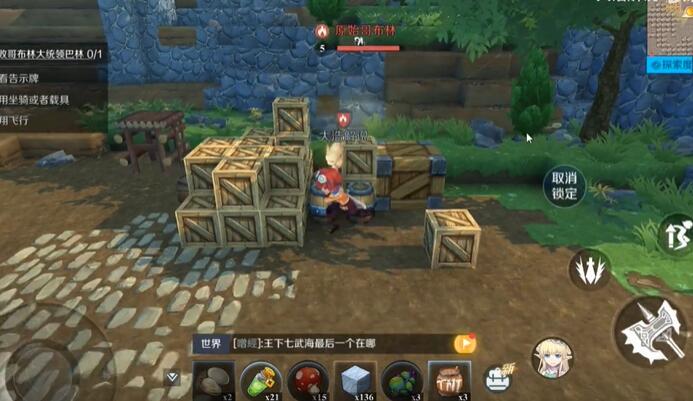Viewport: 693px width, 401px height.
Task: Select the TNT barrel slot
Action: tap(449, 380)
